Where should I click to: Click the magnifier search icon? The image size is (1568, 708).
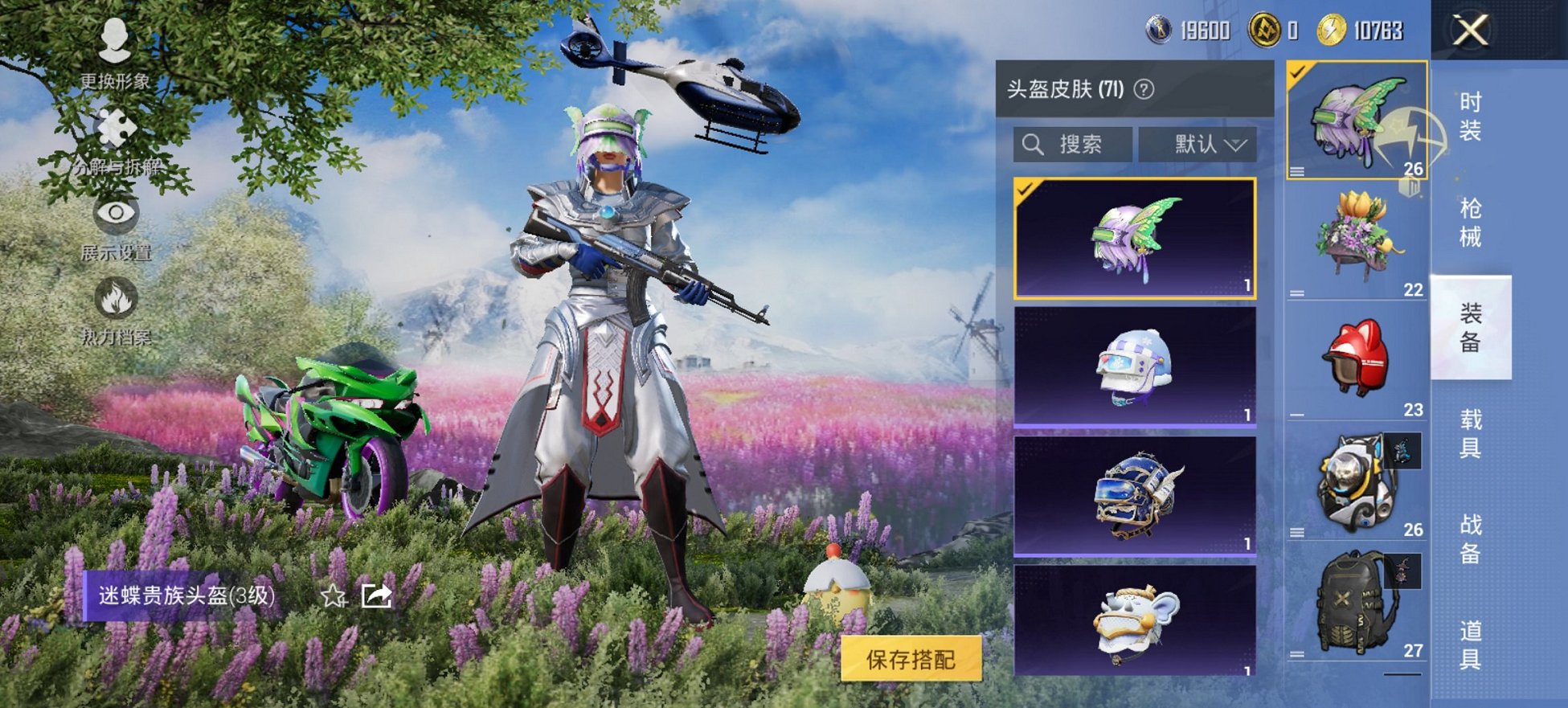point(1033,144)
